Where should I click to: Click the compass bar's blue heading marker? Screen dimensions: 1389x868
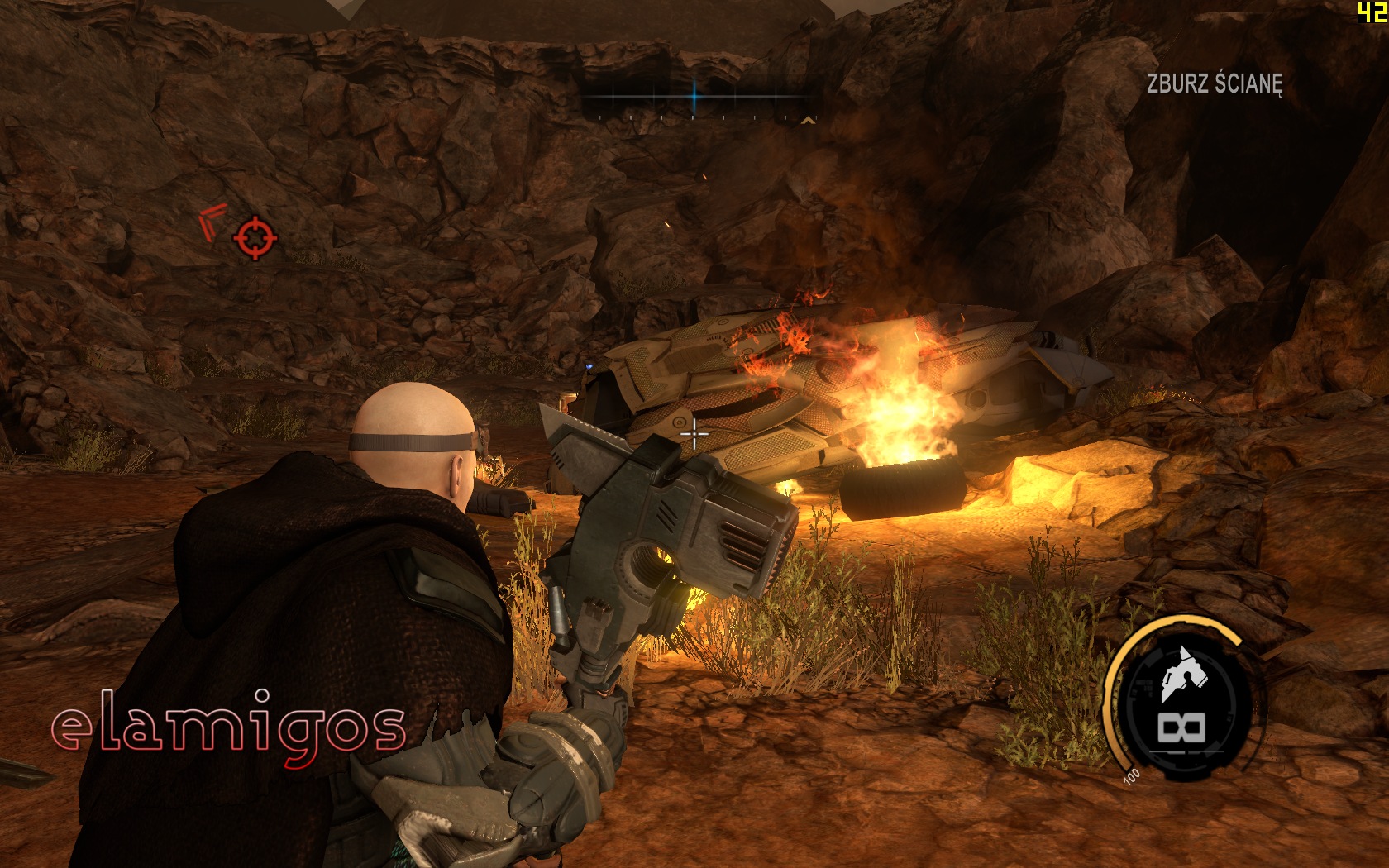point(694,97)
